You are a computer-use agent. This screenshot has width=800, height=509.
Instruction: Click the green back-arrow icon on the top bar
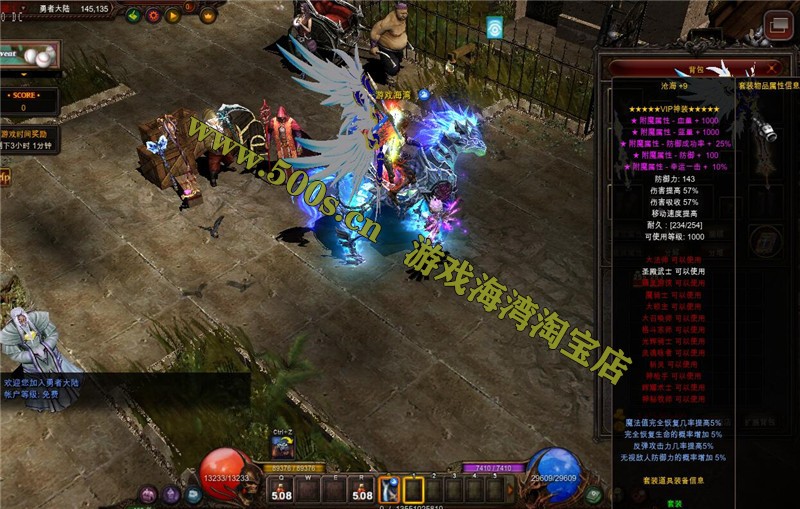tap(133, 15)
